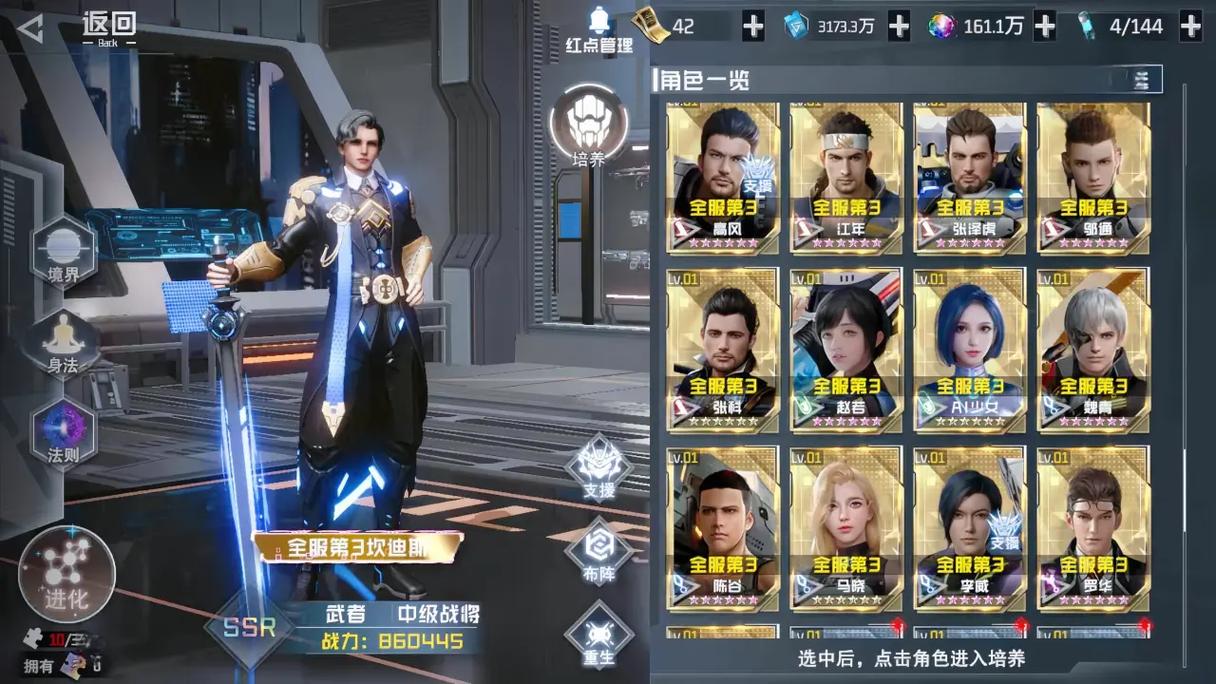Open the 布阵 formation menu

coord(598,552)
